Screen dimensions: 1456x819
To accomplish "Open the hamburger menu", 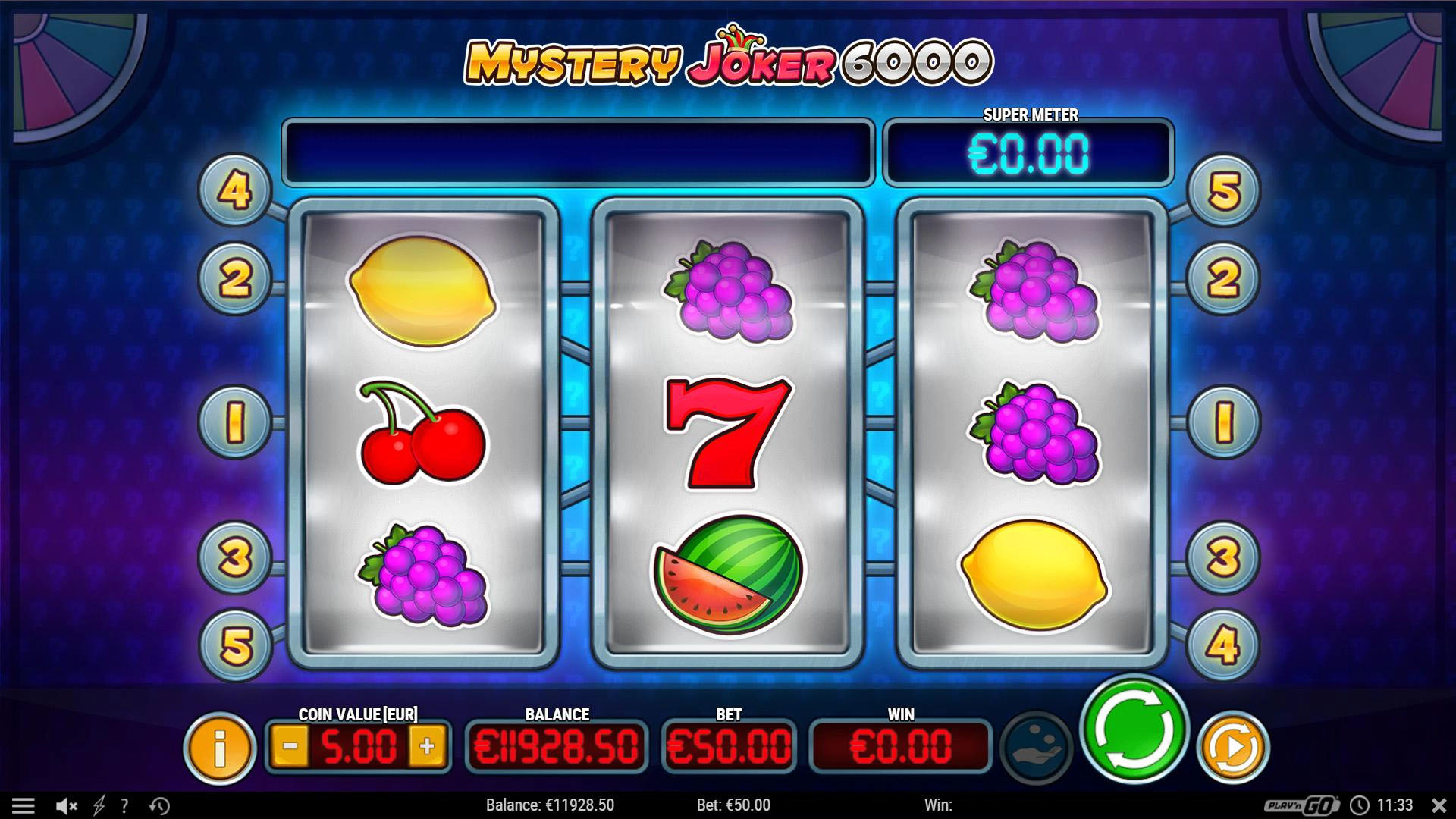I will (x=23, y=805).
